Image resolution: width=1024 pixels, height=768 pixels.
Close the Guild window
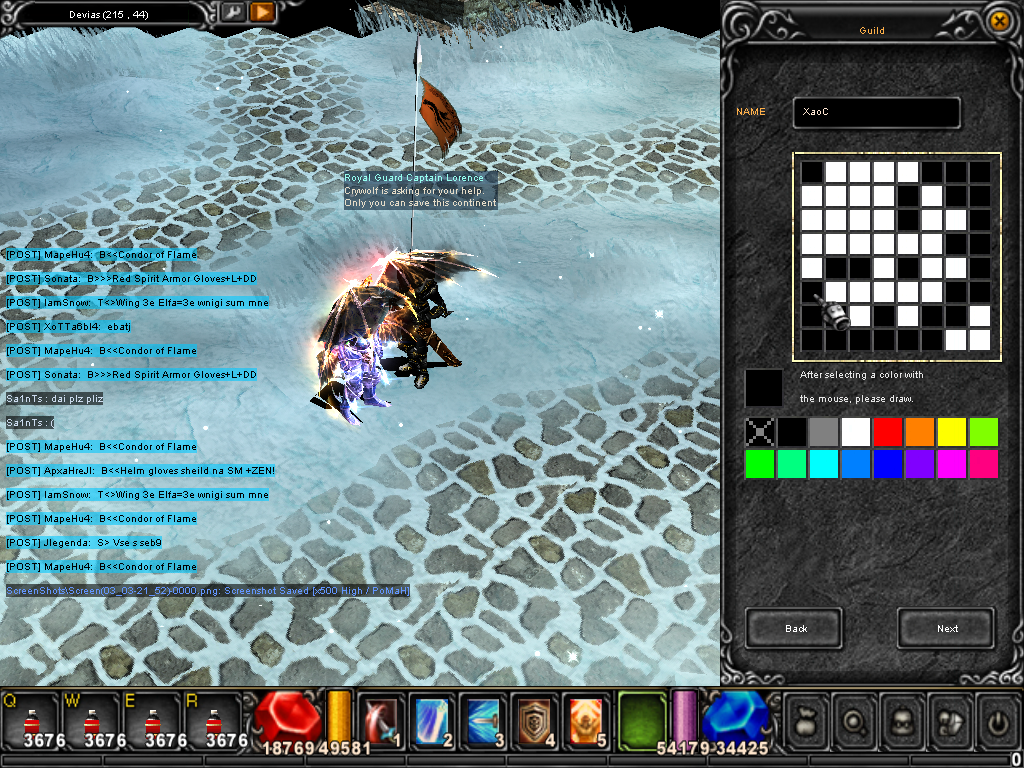click(998, 20)
